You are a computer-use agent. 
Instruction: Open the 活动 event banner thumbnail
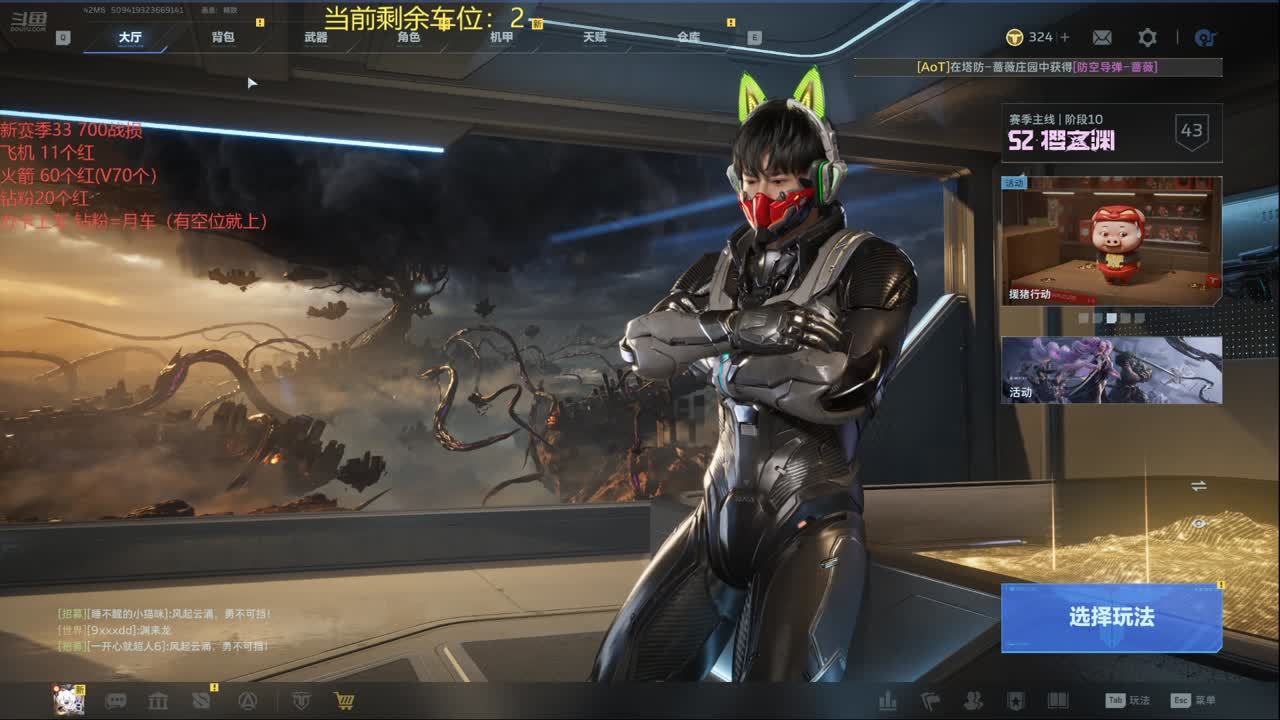coord(1111,370)
